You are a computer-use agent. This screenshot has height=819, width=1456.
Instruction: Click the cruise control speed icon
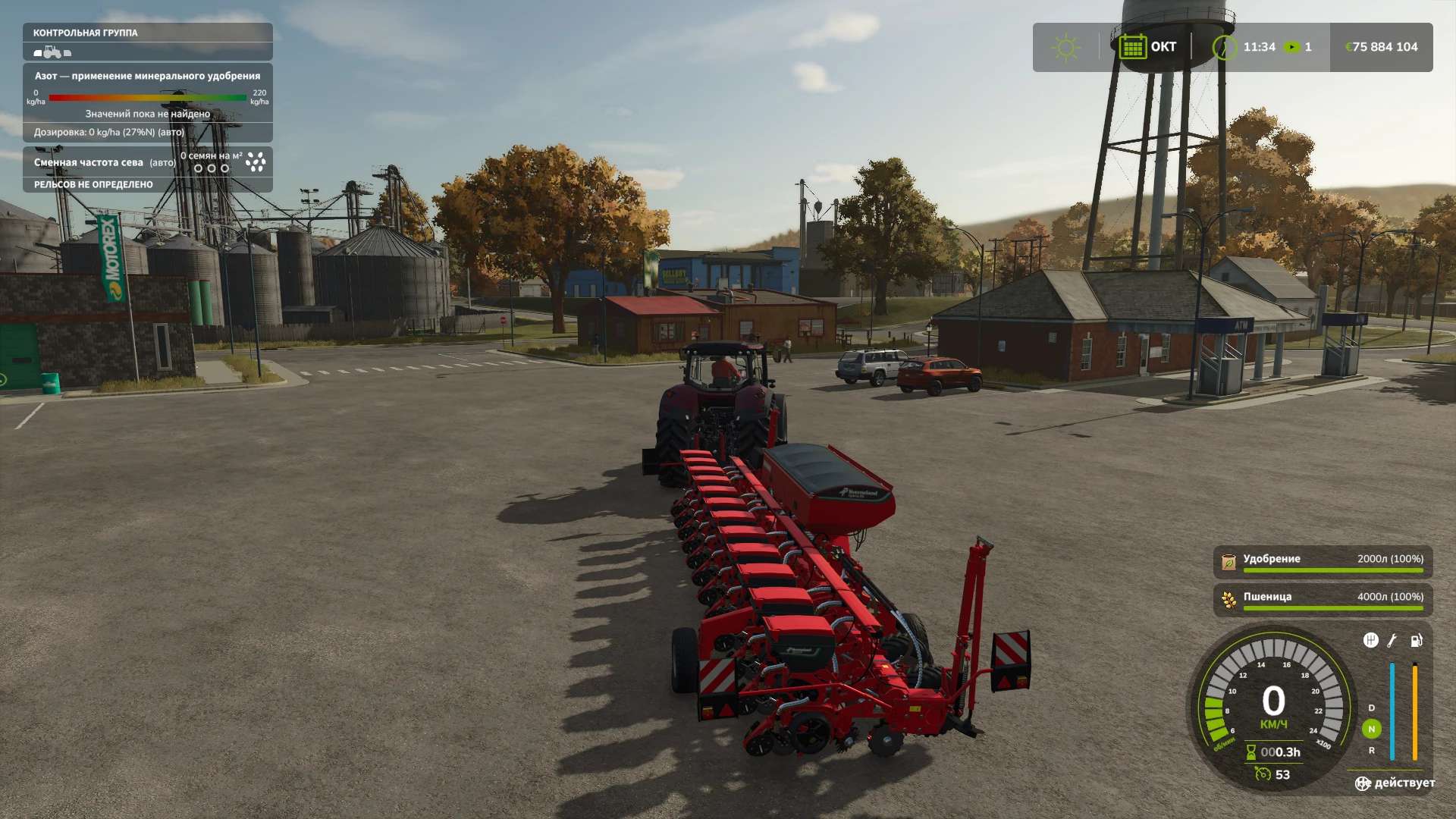1263,774
